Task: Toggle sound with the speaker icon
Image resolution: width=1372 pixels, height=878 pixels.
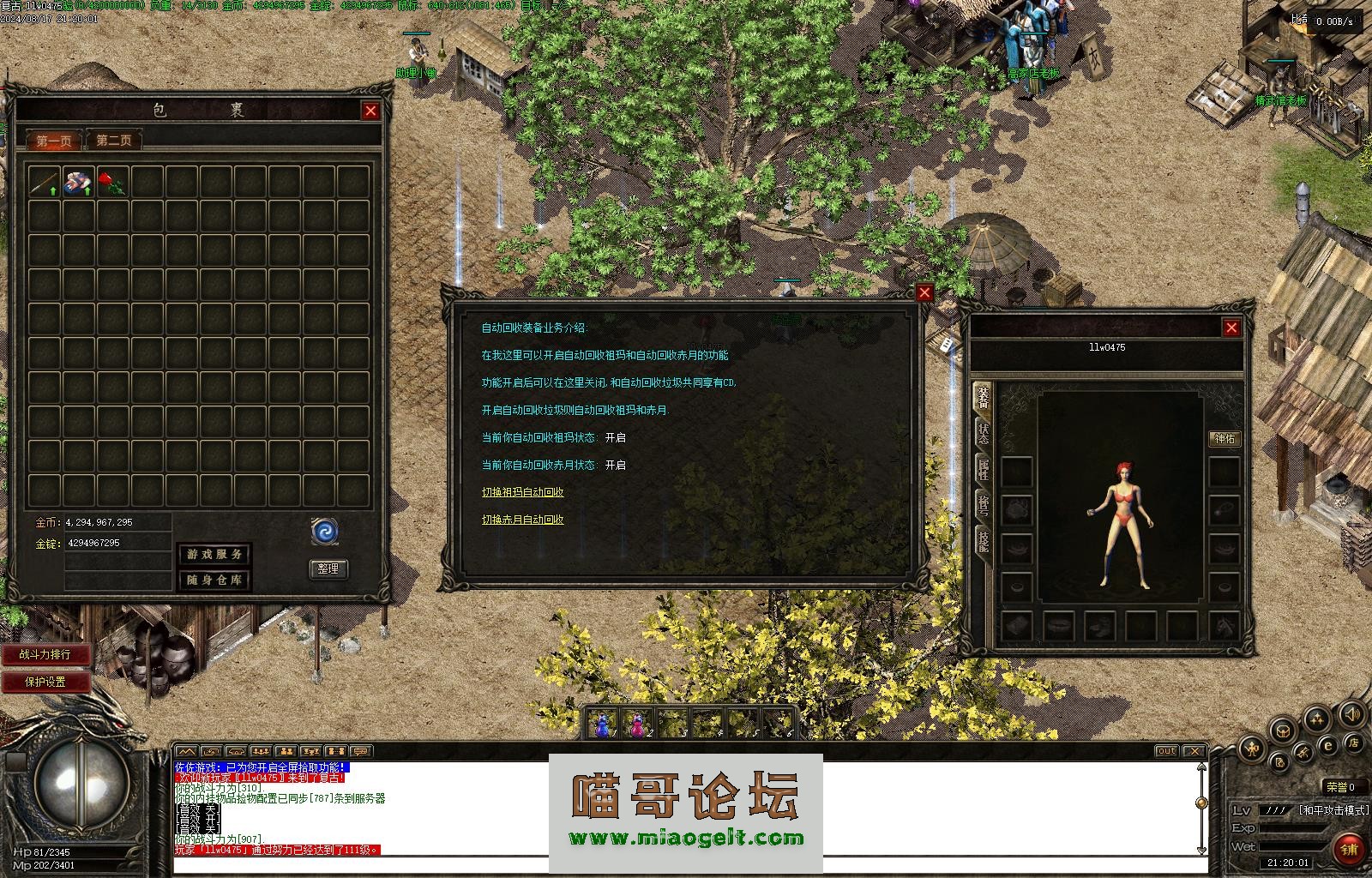Action: 1352,713
